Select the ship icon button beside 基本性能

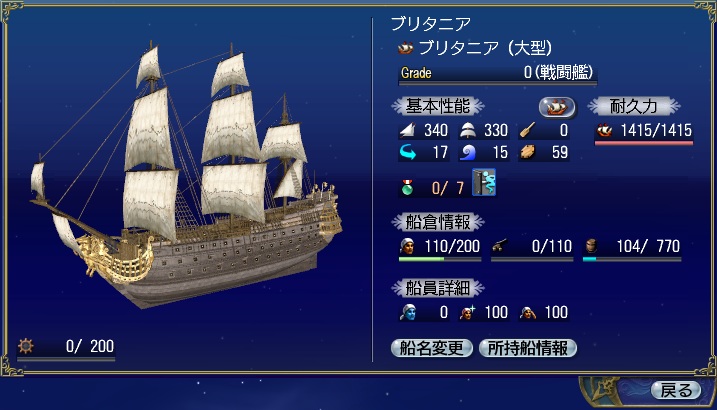point(557,106)
